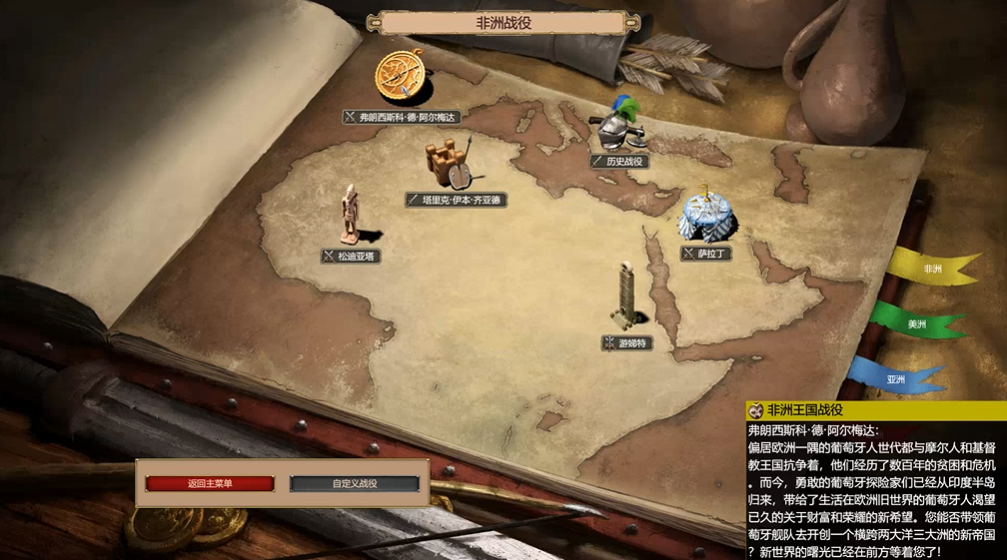The image size is (1007, 560).
Task: Select the 松迪亚塔 campaign statue
Action: click(x=350, y=215)
